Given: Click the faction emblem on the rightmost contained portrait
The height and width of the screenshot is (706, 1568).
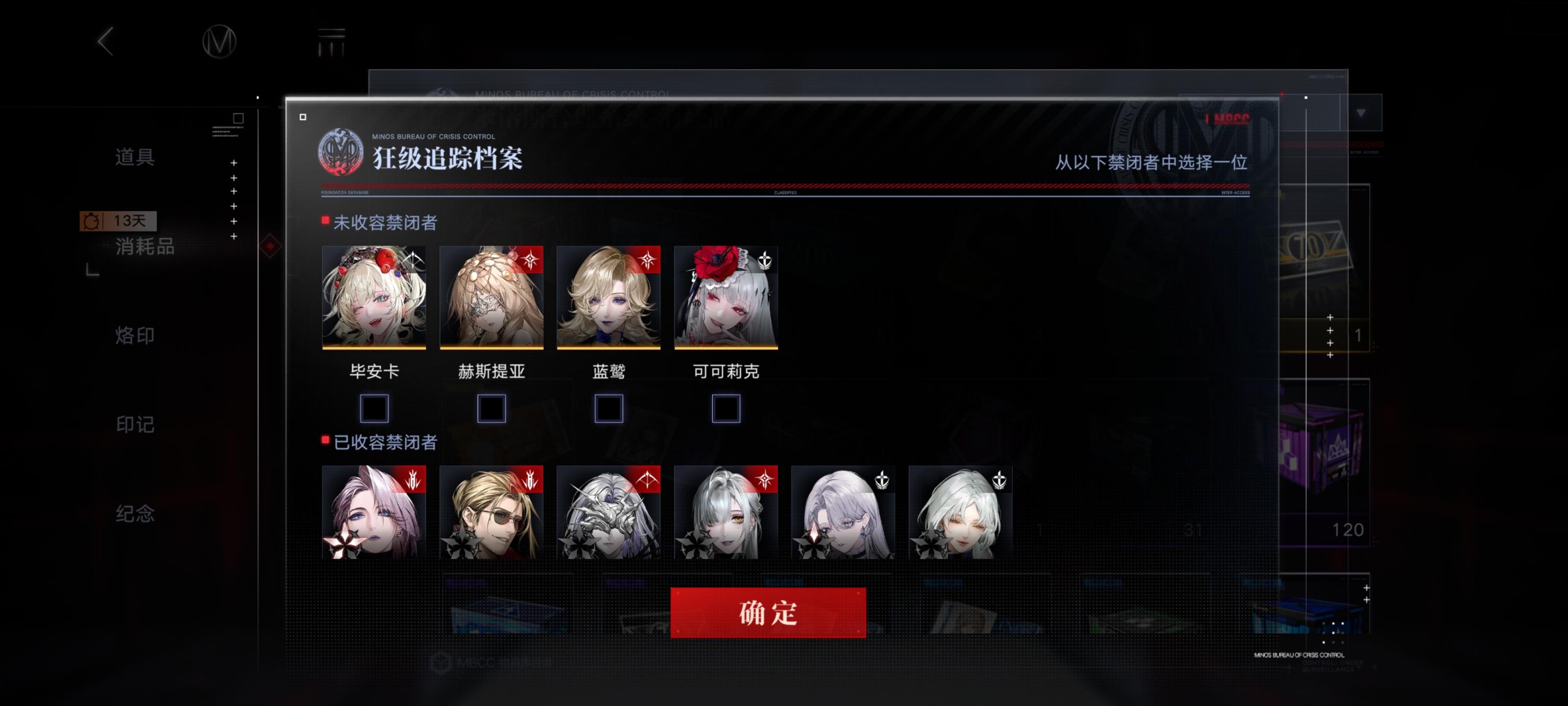Looking at the screenshot, I should click(x=1000, y=479).
